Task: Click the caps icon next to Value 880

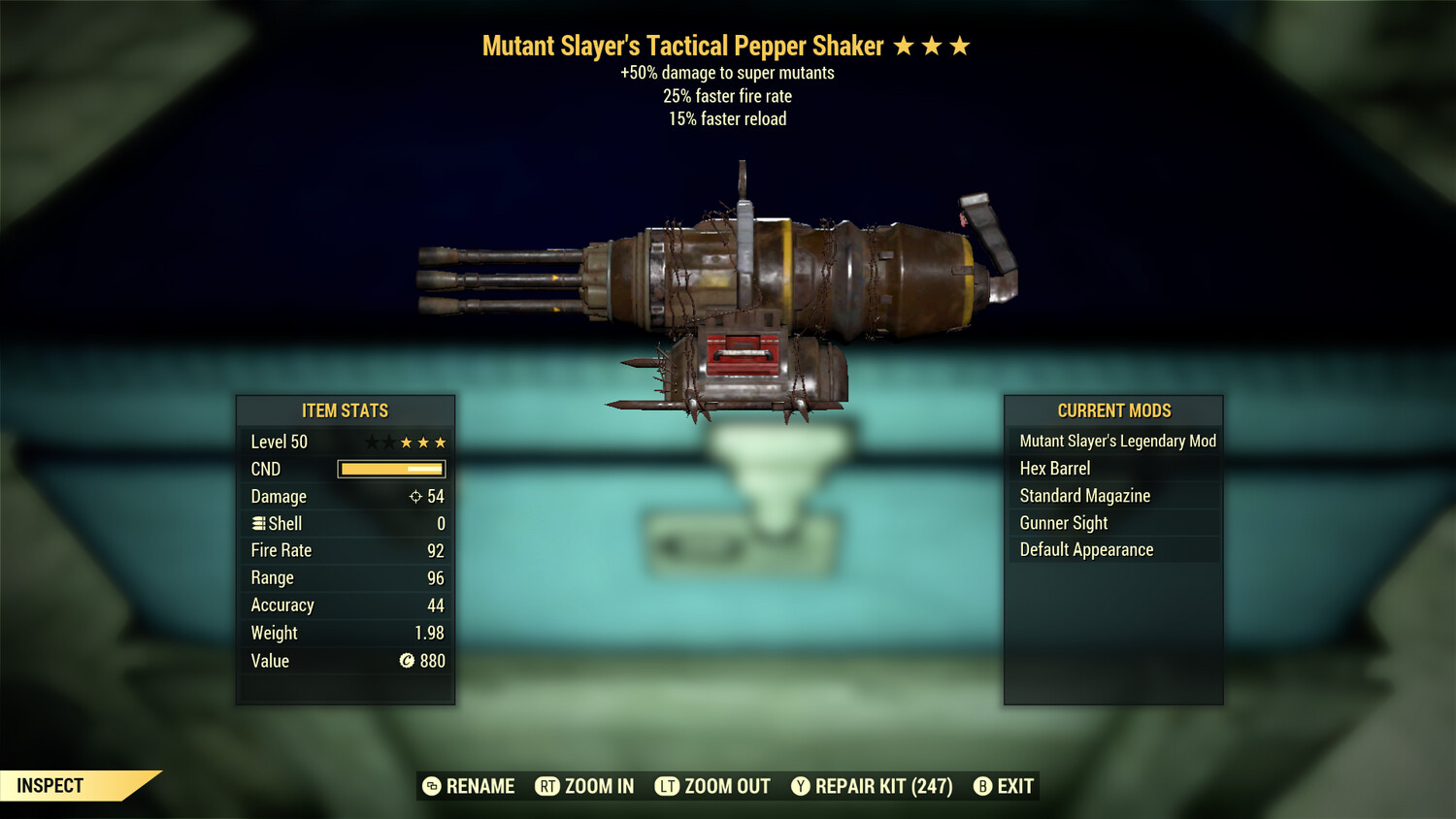Action: pyautogui.click(x=407, y=661)
